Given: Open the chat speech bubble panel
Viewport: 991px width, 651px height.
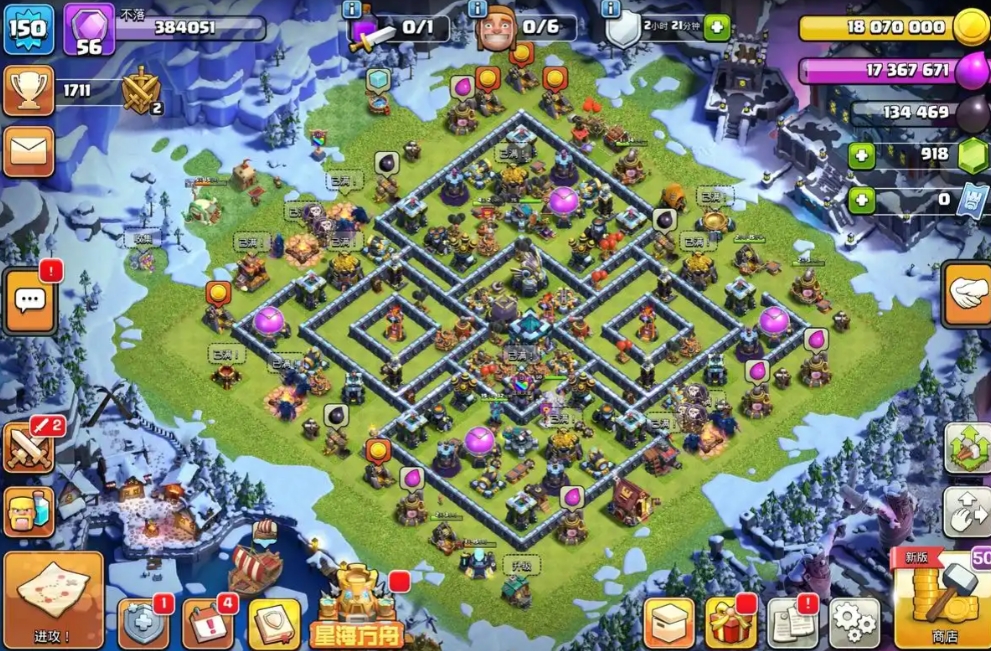Looking at the screenshot, I should point(29,300).
